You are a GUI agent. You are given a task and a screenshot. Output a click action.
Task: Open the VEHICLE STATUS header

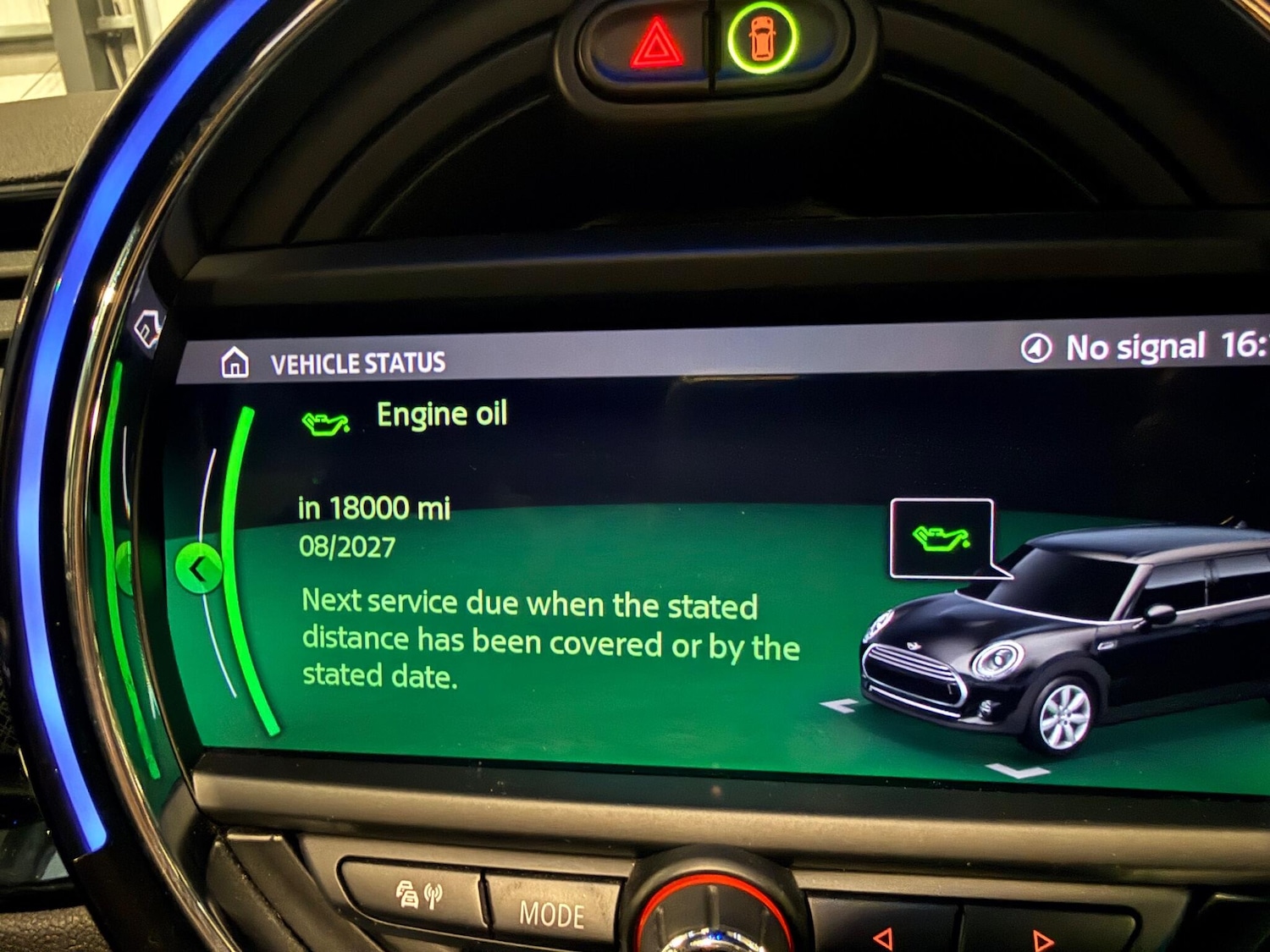coord(356,361)
